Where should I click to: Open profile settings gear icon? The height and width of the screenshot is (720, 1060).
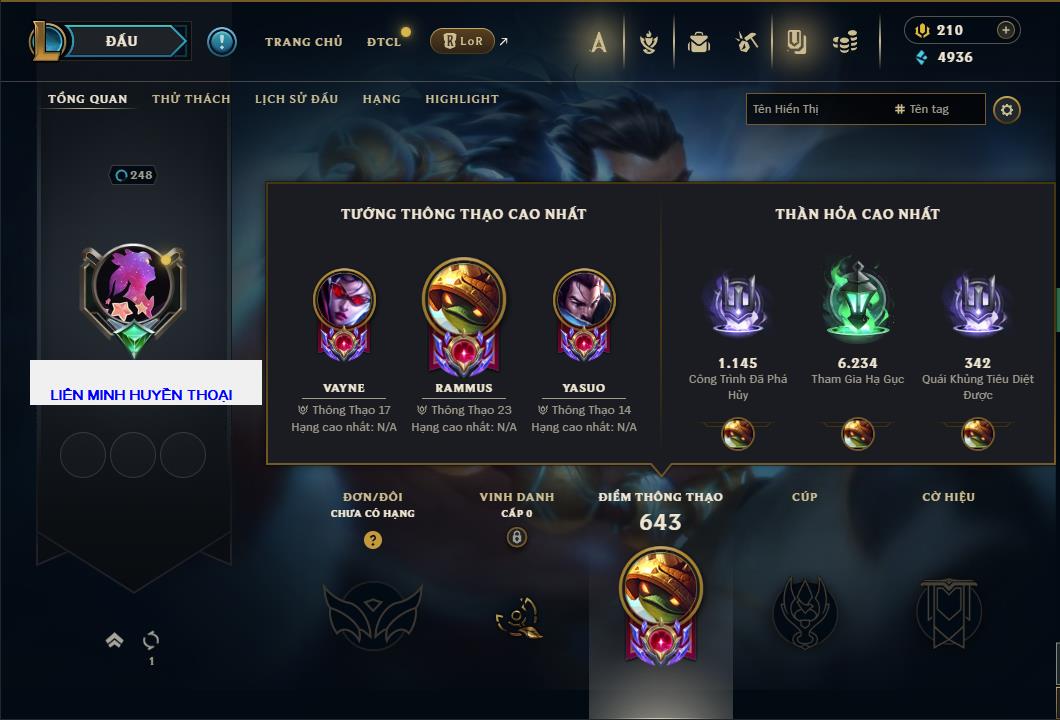(x=1007, y=109)
